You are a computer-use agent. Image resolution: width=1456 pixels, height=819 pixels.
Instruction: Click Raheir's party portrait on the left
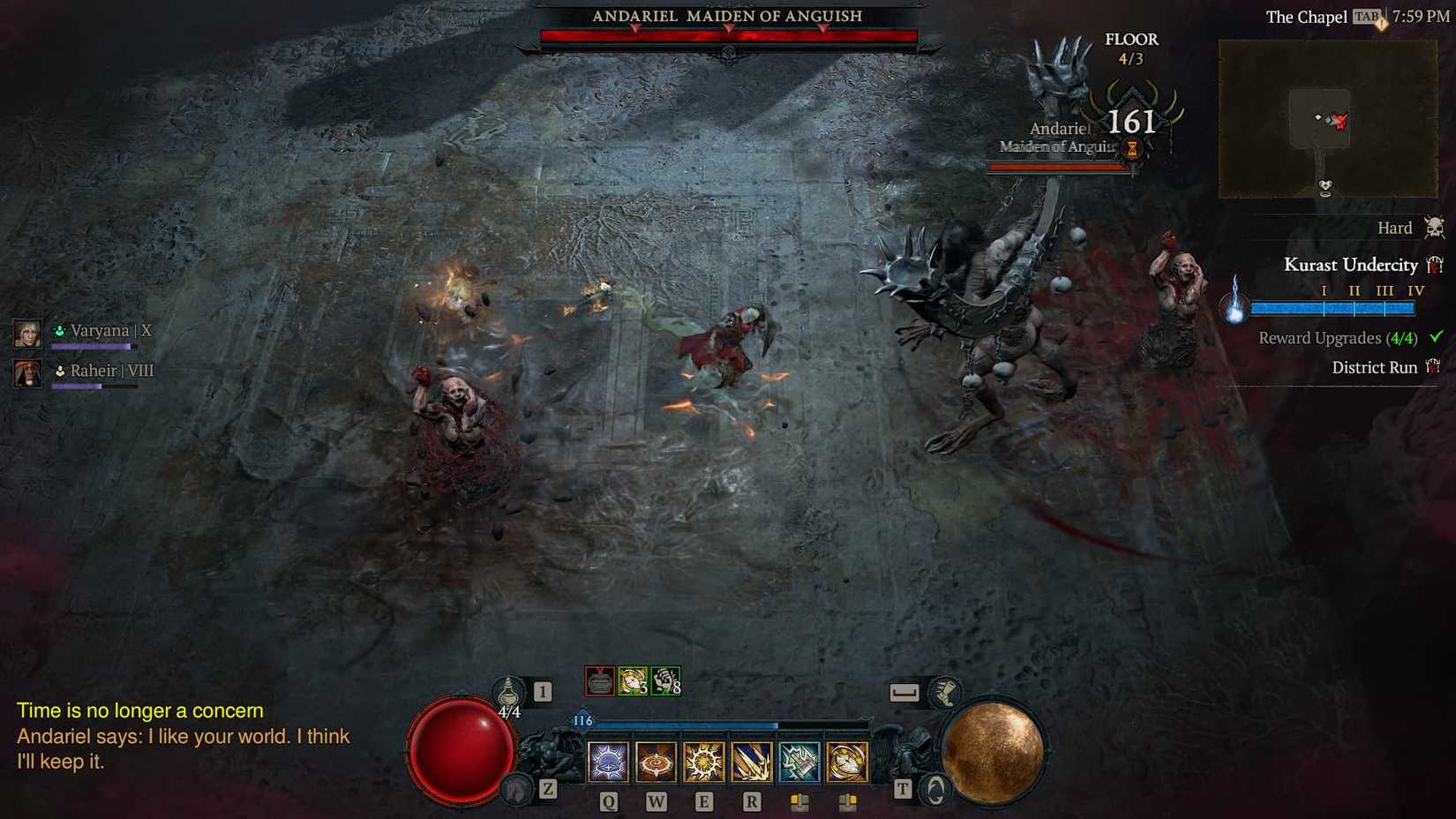(27, 373)
